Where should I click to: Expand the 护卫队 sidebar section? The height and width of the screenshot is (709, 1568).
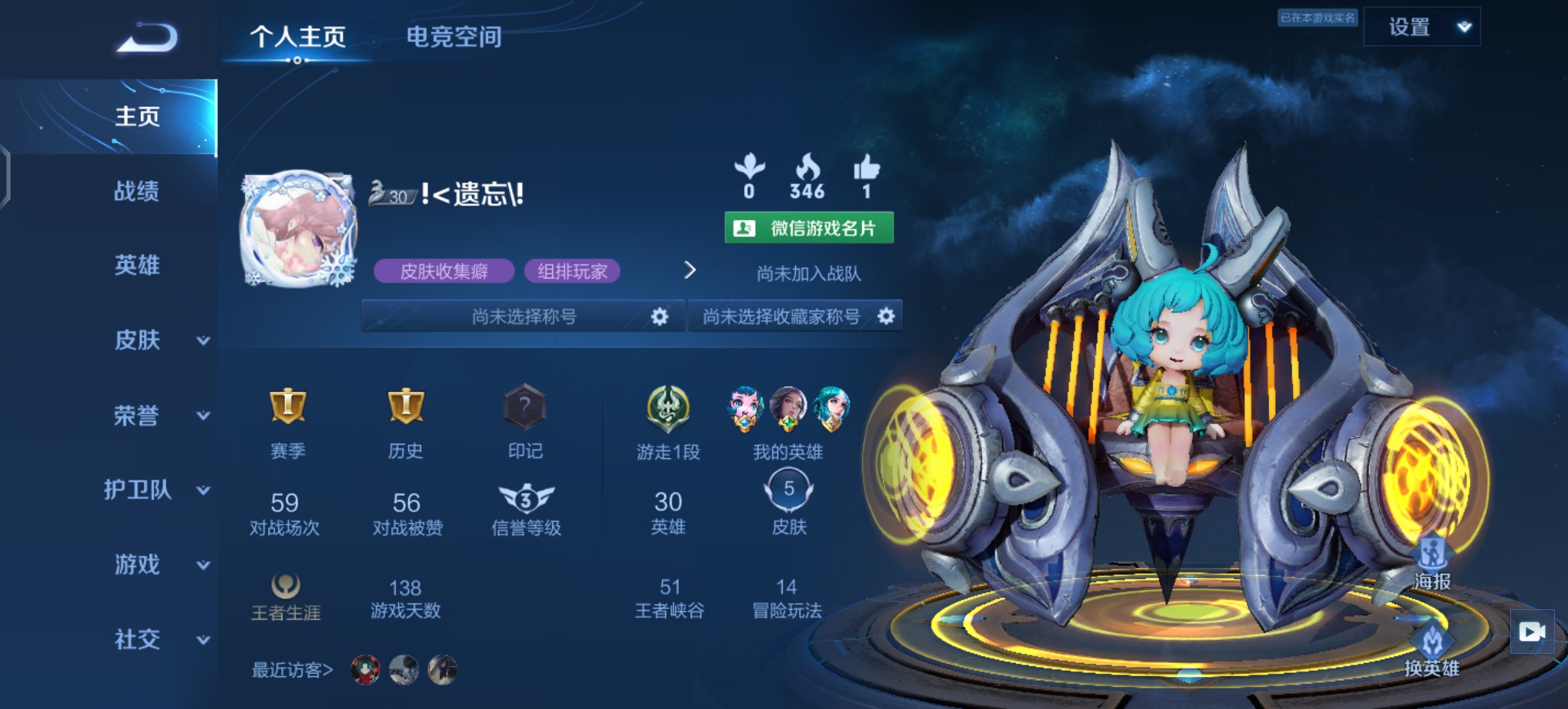[x=158, y=490]
